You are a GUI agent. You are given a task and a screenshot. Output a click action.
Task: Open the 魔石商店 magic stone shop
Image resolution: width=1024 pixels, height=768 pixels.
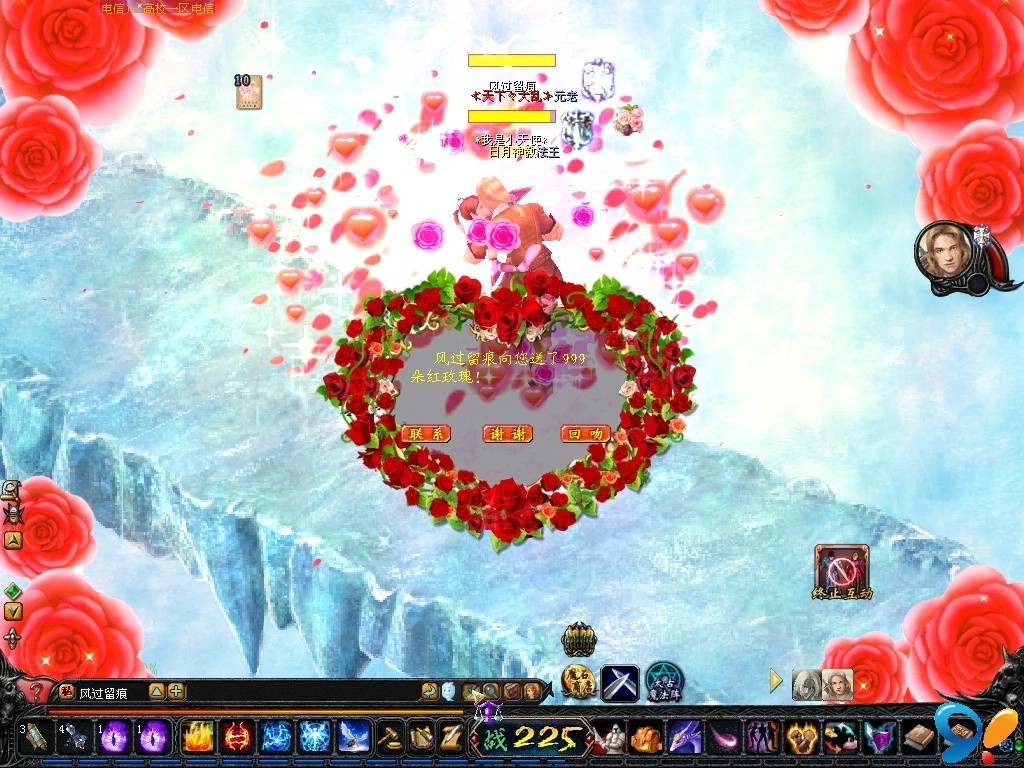tap(579, 682)
